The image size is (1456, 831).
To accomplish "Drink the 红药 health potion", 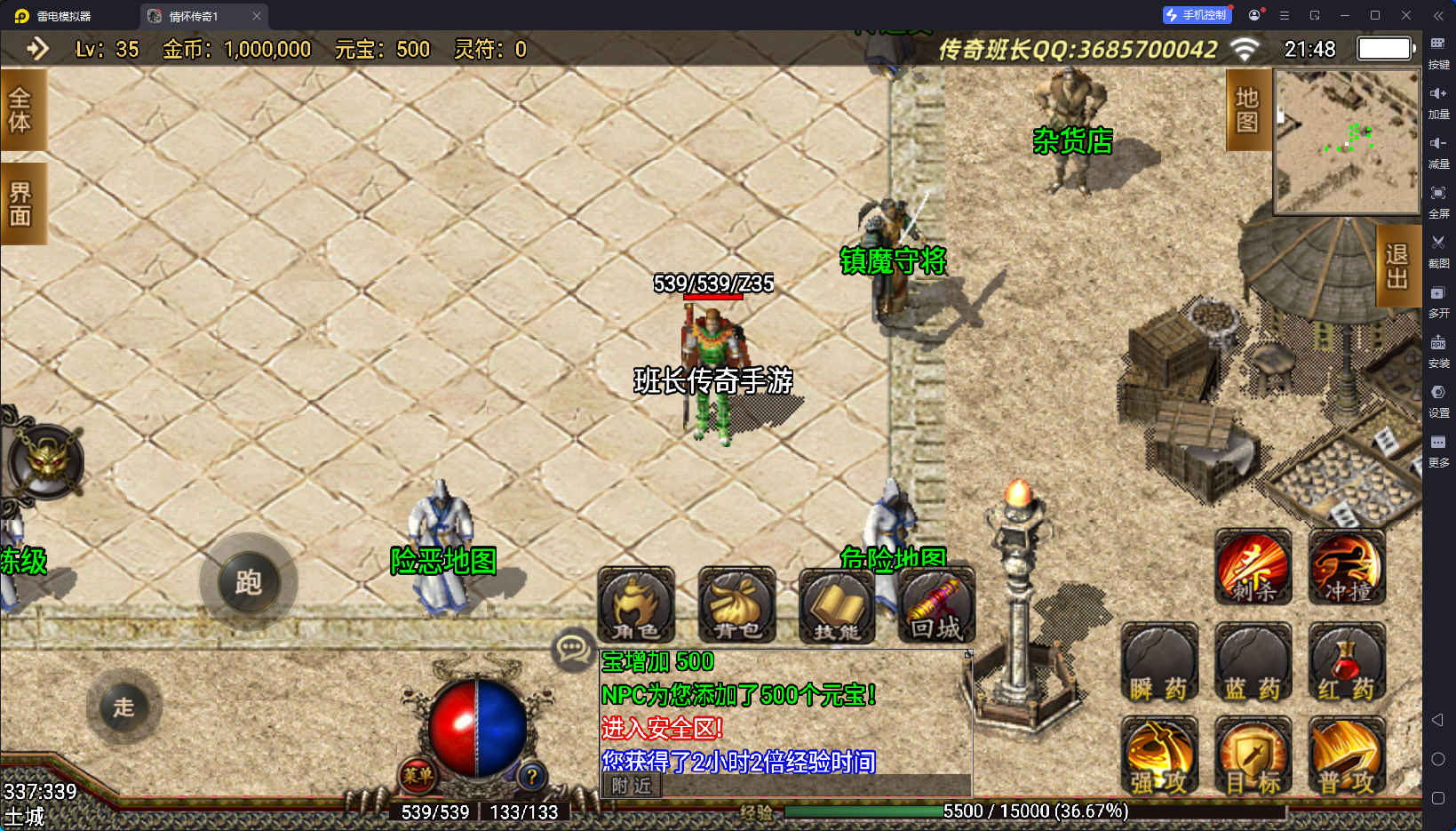I will tap(1347, 663).
